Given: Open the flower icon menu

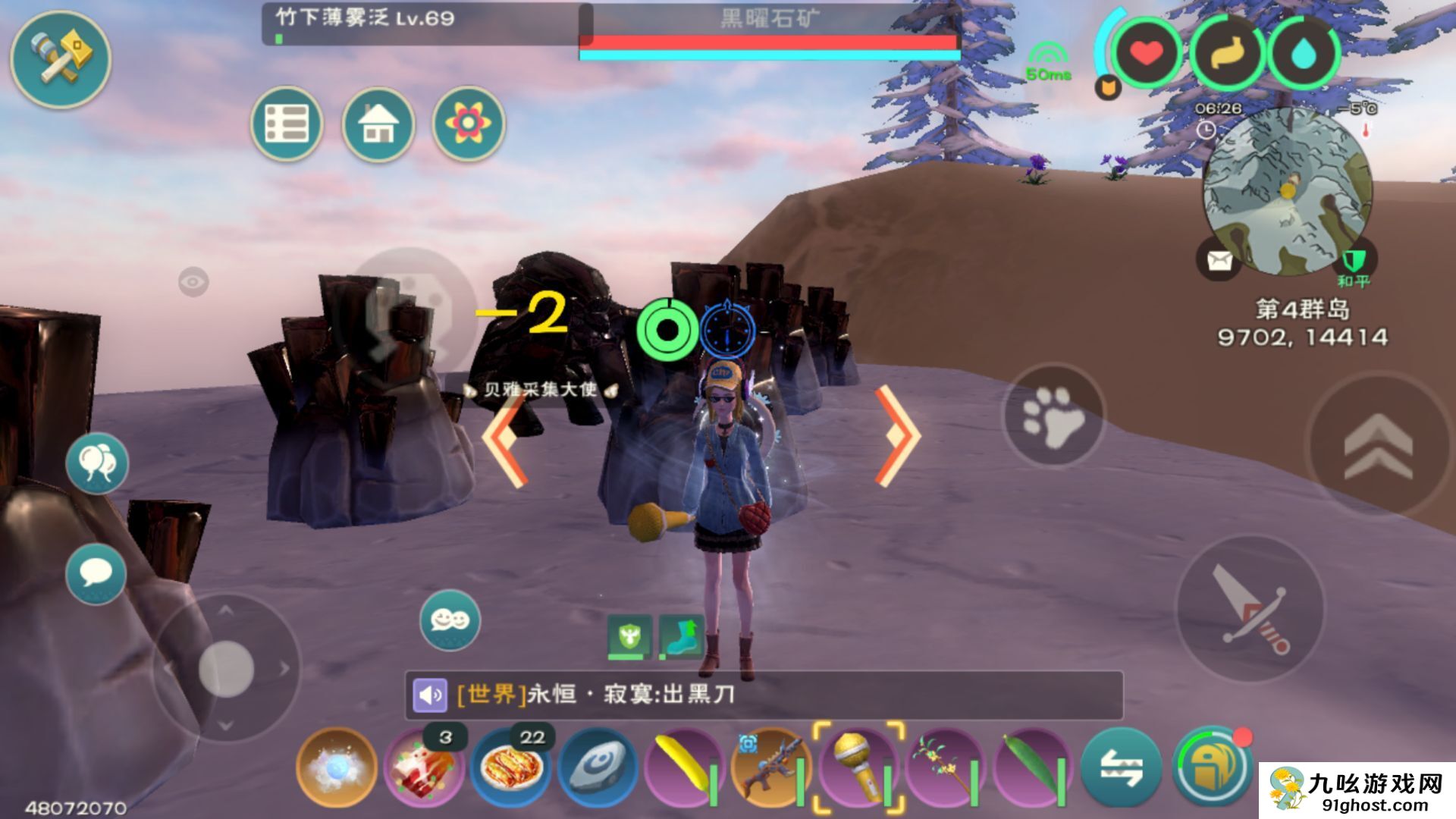Looking at the screenshot, I should click(x=468, y=124).
